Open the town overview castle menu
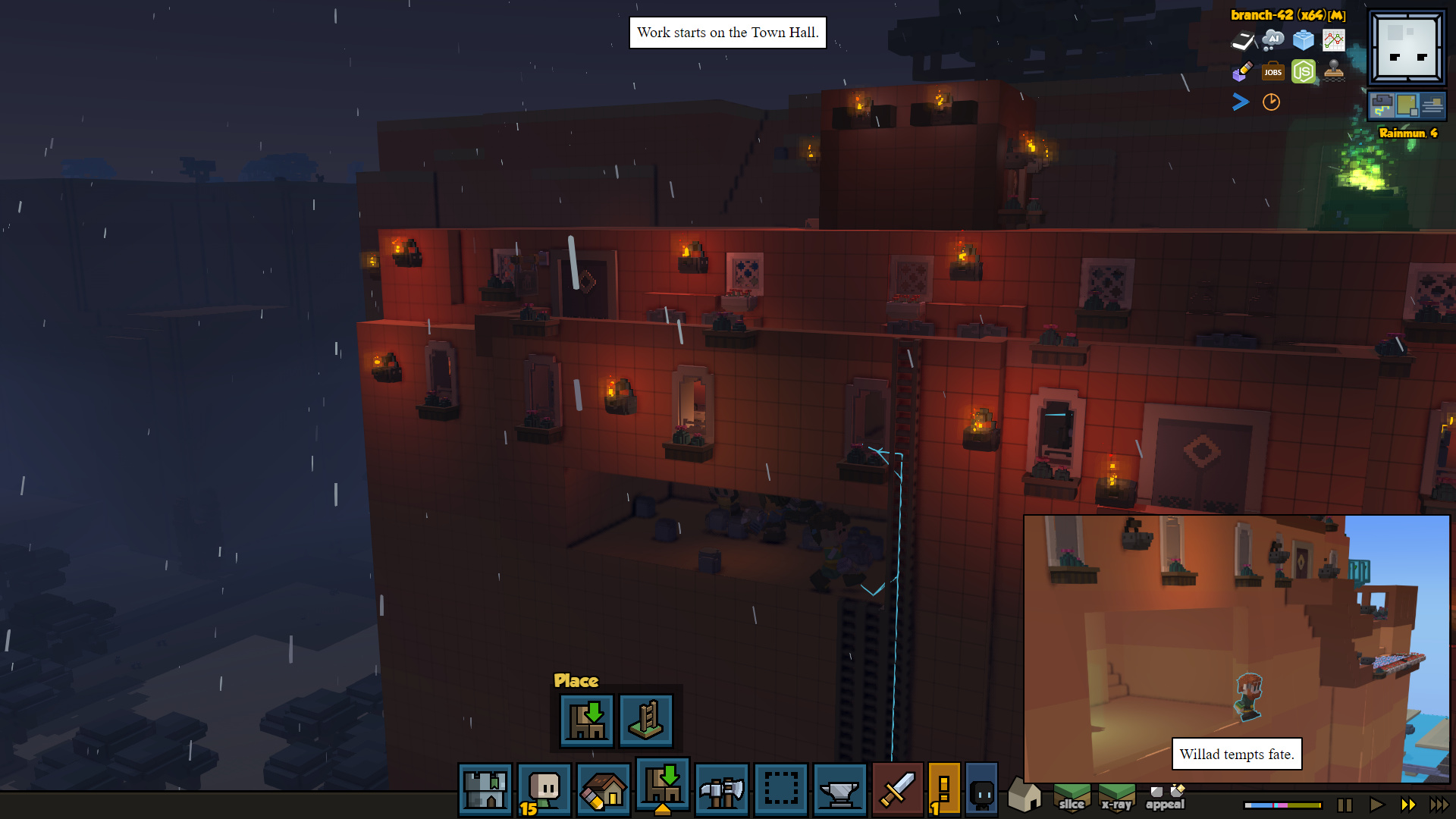This screenshot has height=819, width=1456. click(485, 789)
